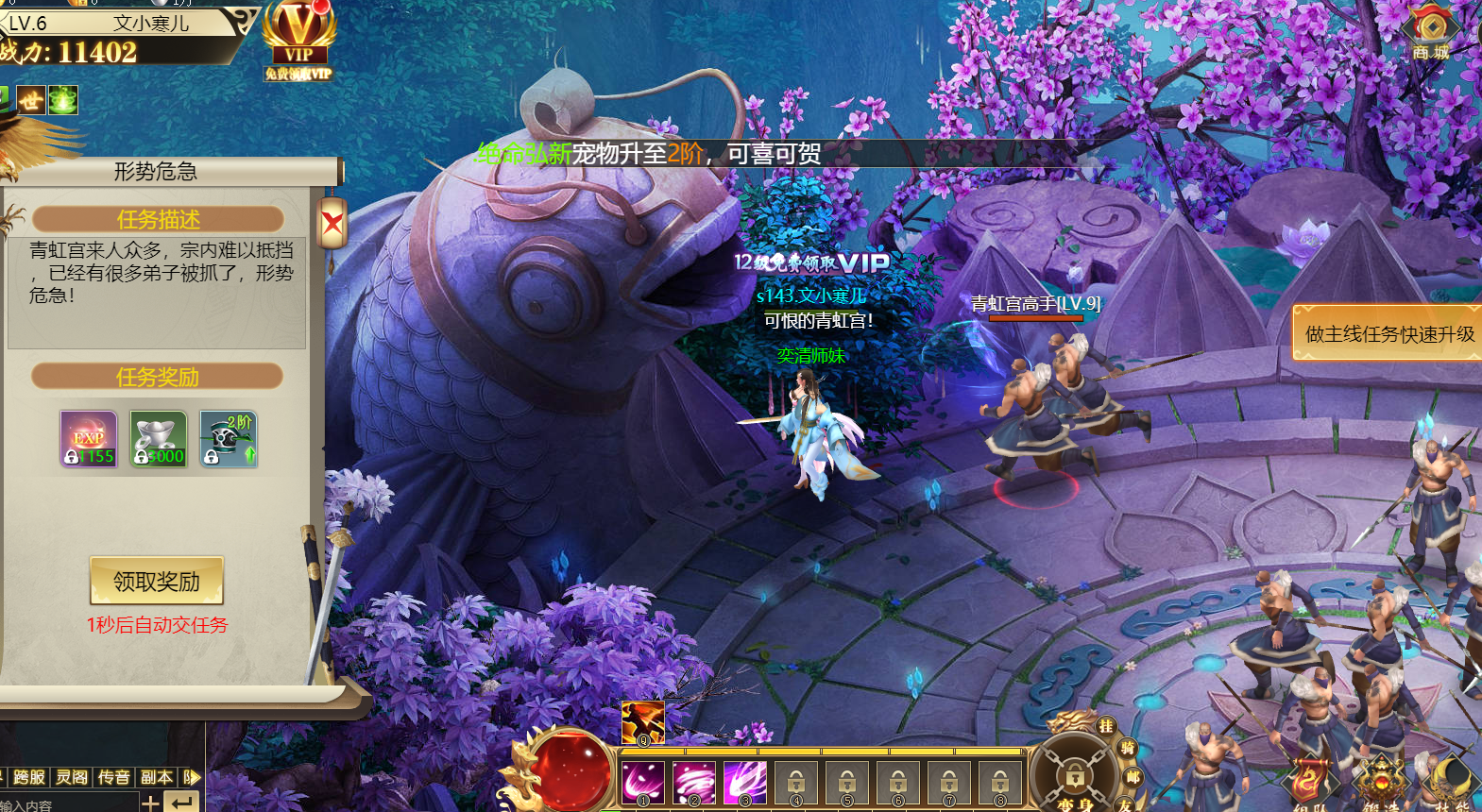Image resolution: width=1482 pixels, height=812 pixels.
Task: Click the chat text input field
Action: pyautogui.click(x=66, y=804)
